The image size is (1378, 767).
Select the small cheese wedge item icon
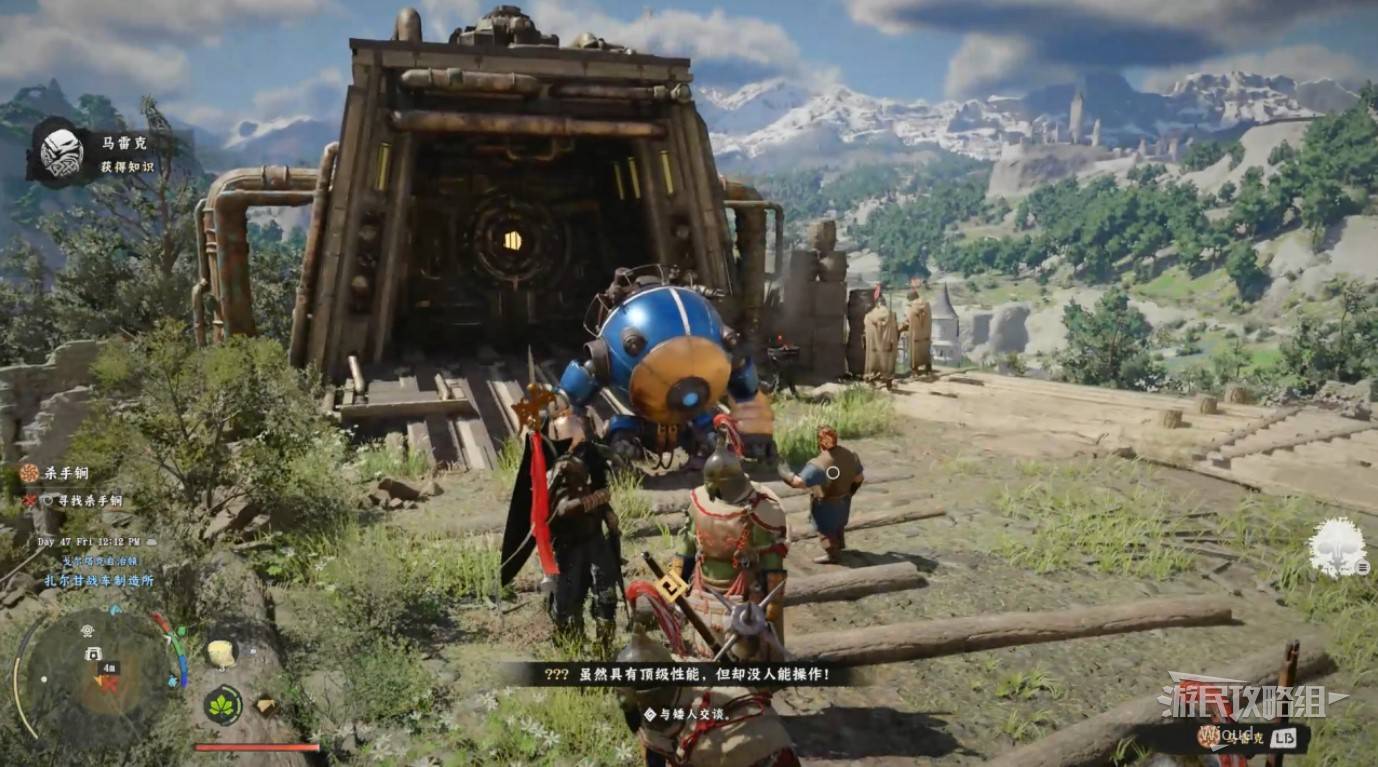click(265, 706)
